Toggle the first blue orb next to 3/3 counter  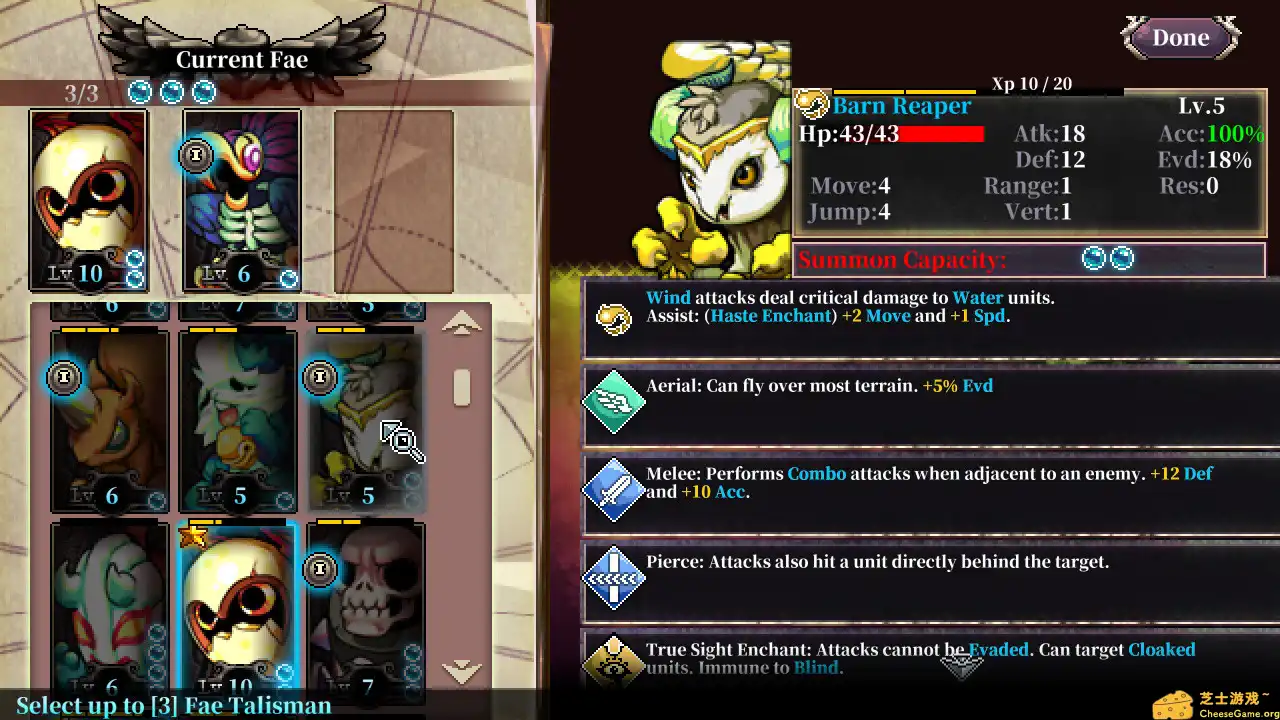[140, 91]
